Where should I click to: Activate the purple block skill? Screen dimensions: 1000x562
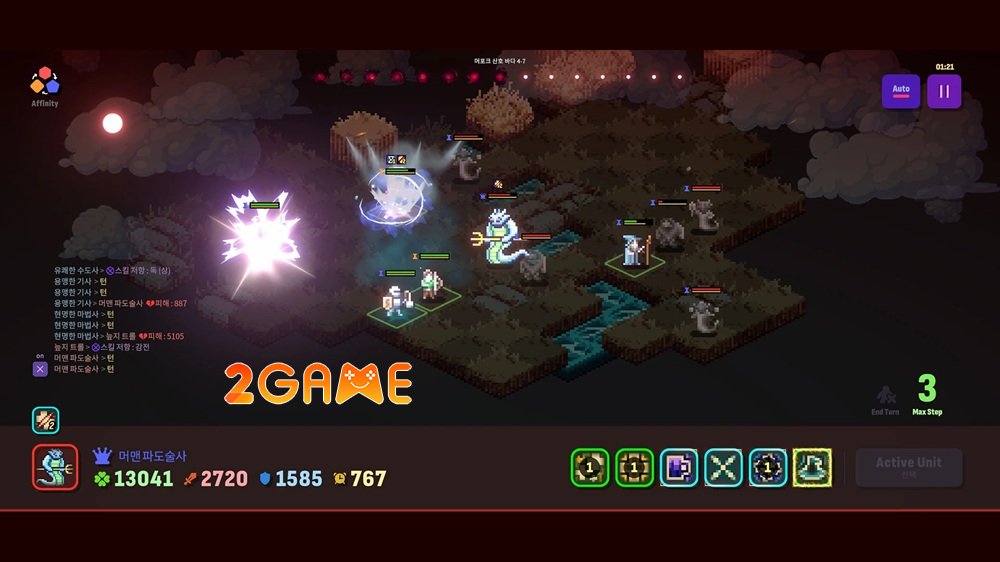679,467
